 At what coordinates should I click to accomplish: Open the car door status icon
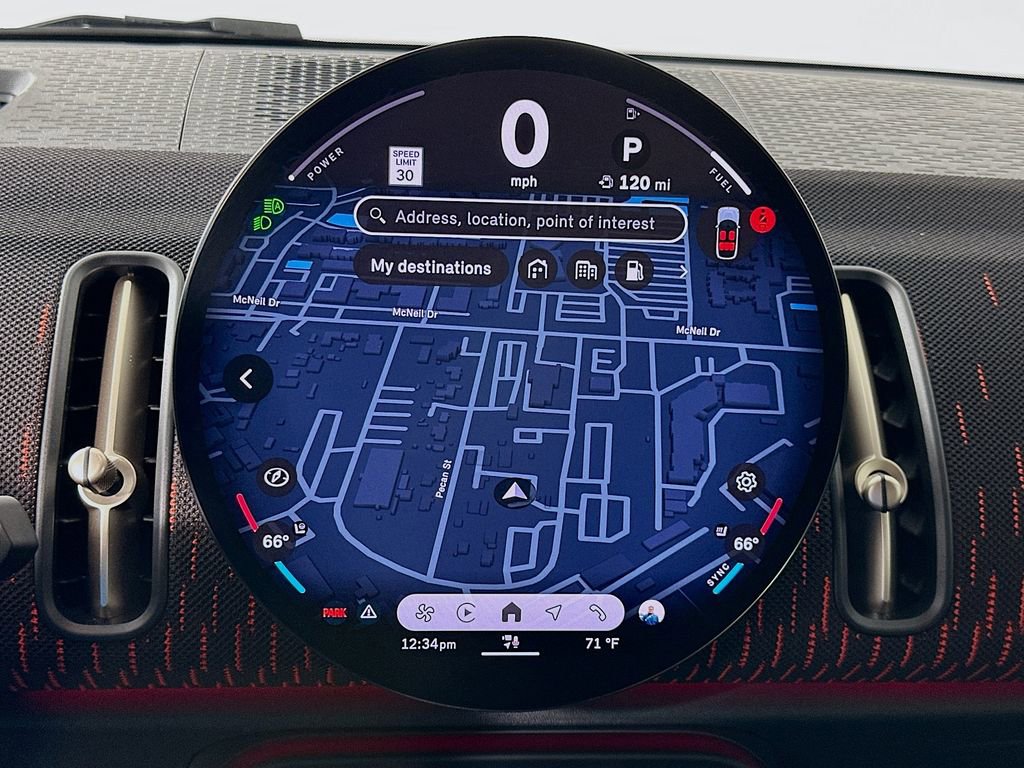point(728,231)
